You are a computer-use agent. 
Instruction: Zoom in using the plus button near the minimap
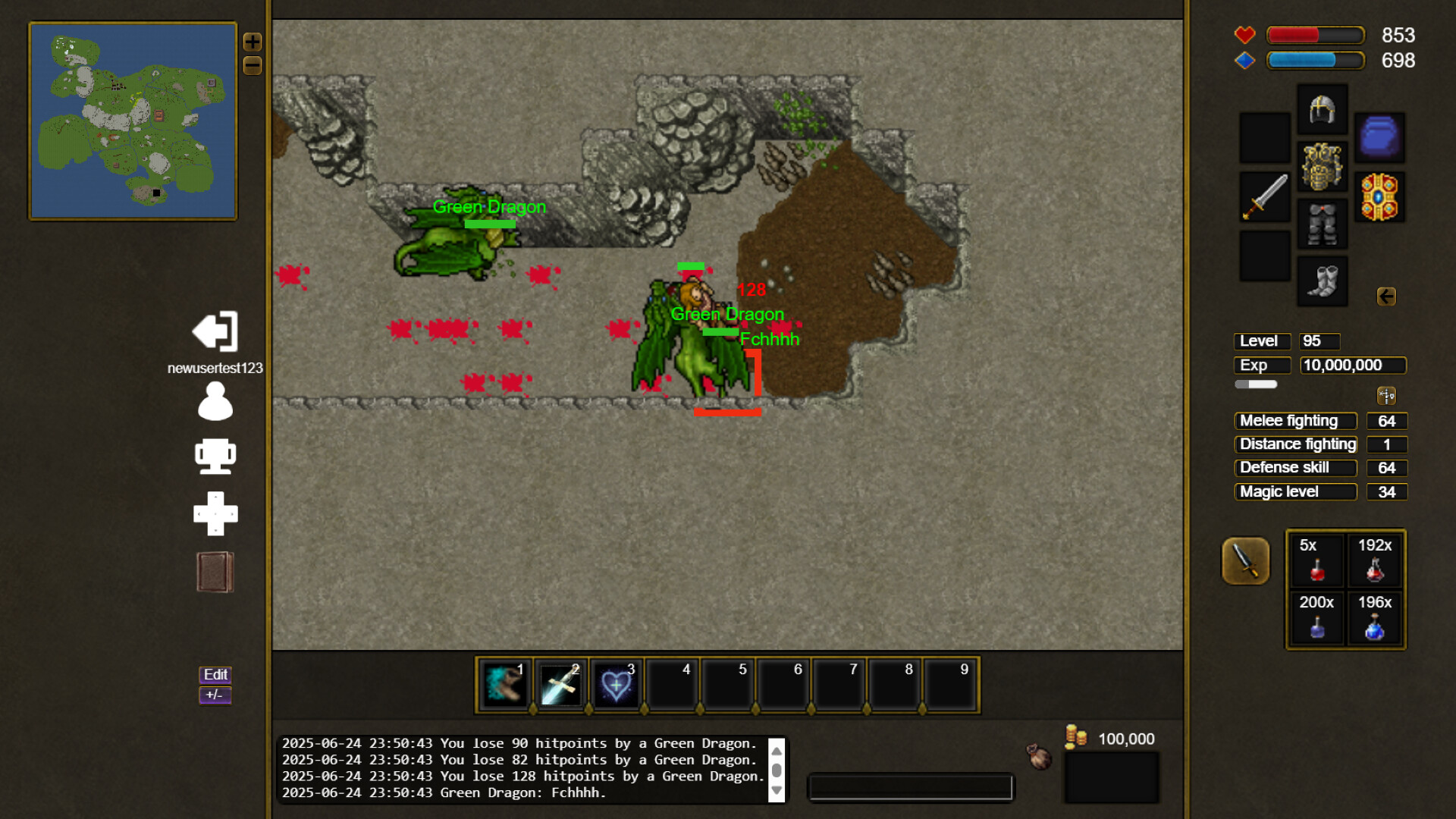(253, 42)
